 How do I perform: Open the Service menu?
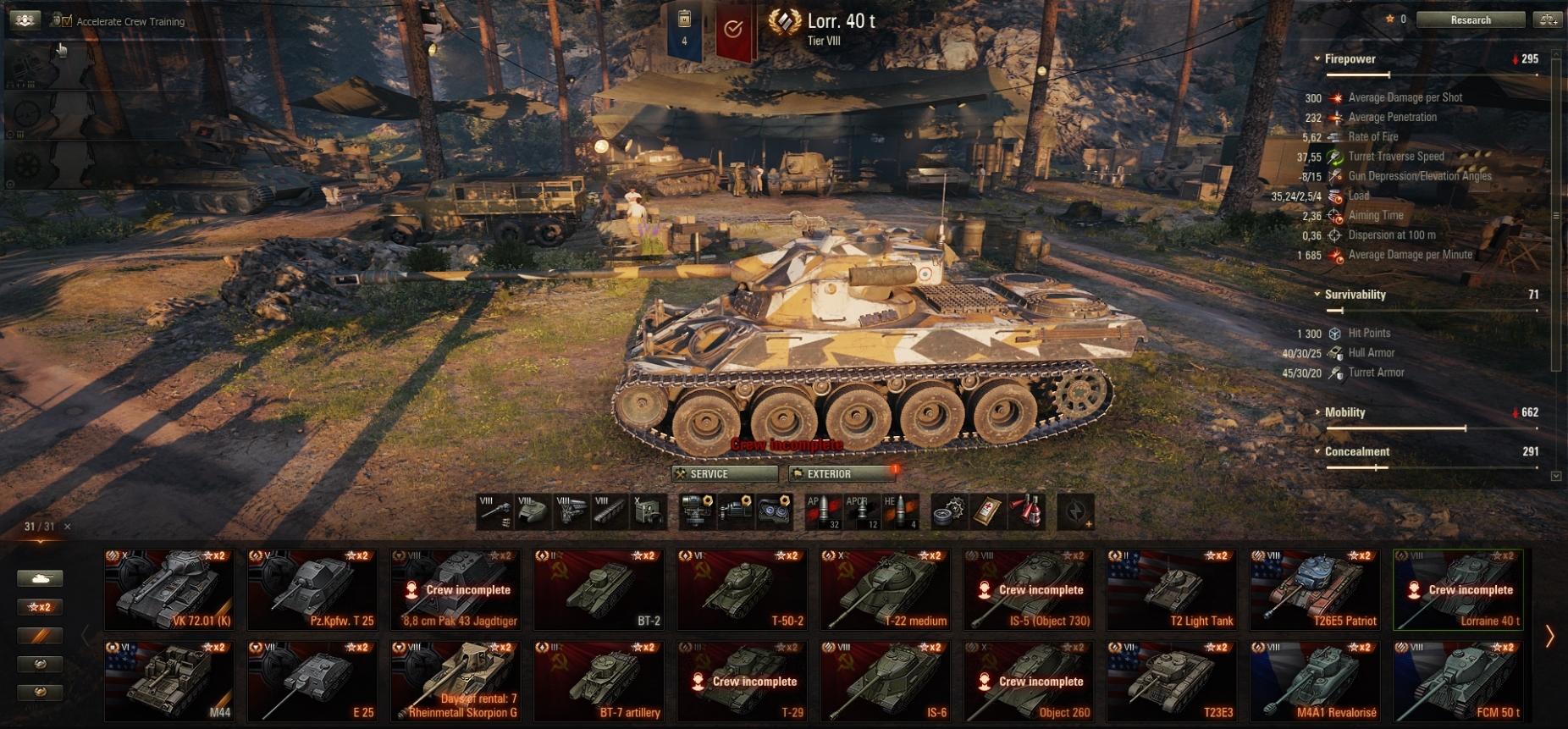point(724,474)
